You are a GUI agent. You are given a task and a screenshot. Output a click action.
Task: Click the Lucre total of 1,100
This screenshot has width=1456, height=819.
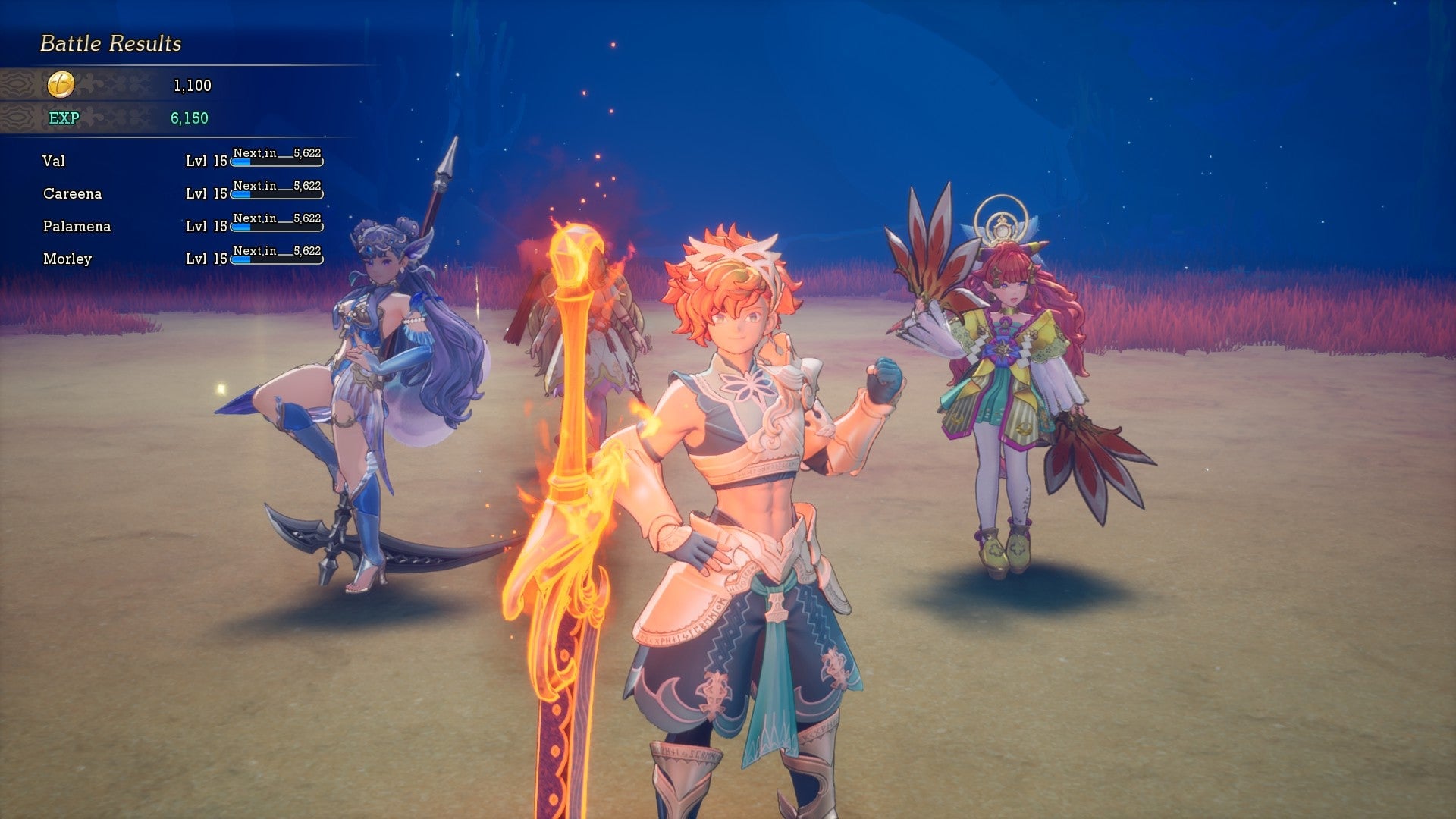pos(190,86)
